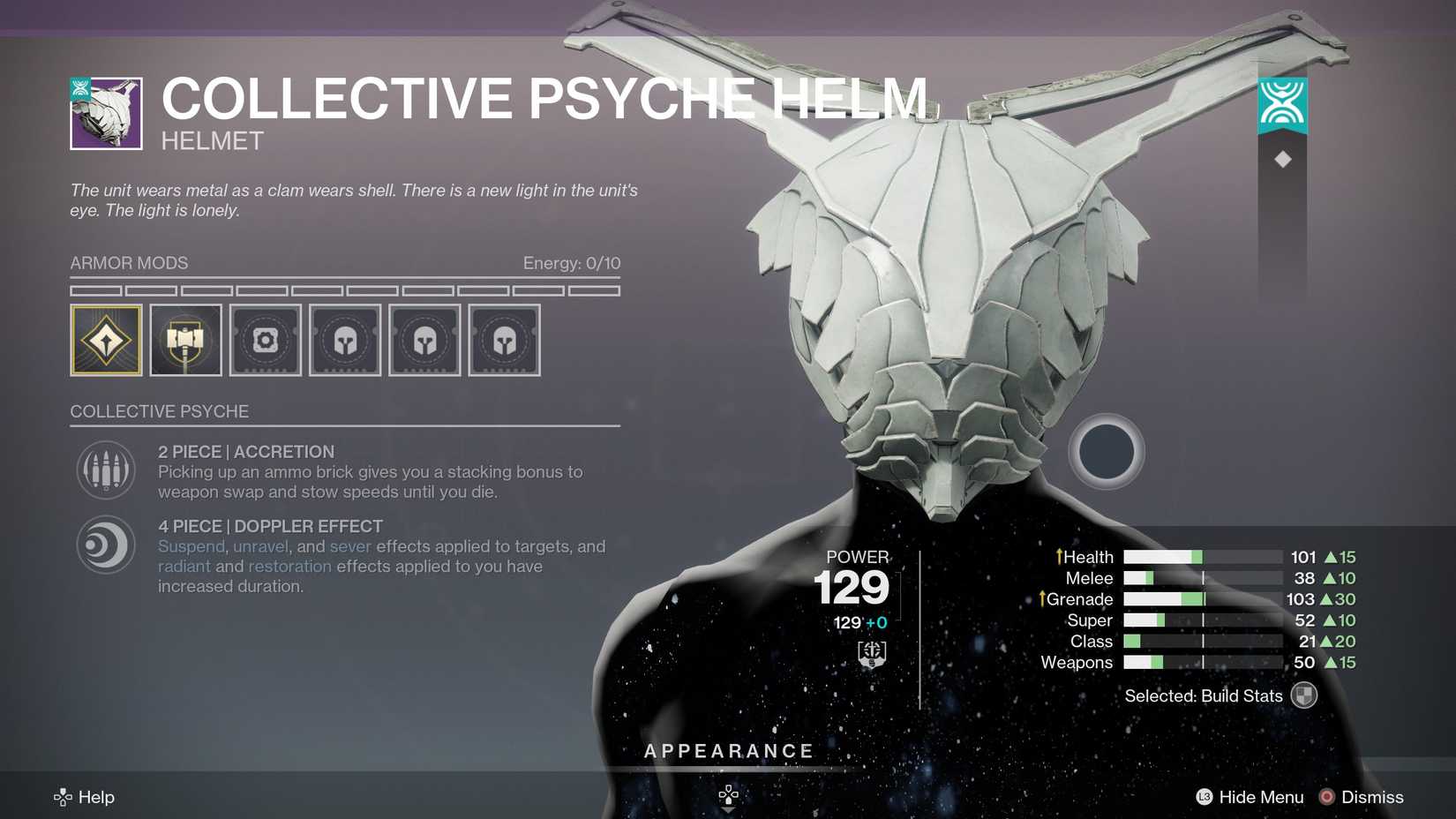1456x819 pixels.
Task: Click the first empty helmet mod slot
Action: click(345, 339)
